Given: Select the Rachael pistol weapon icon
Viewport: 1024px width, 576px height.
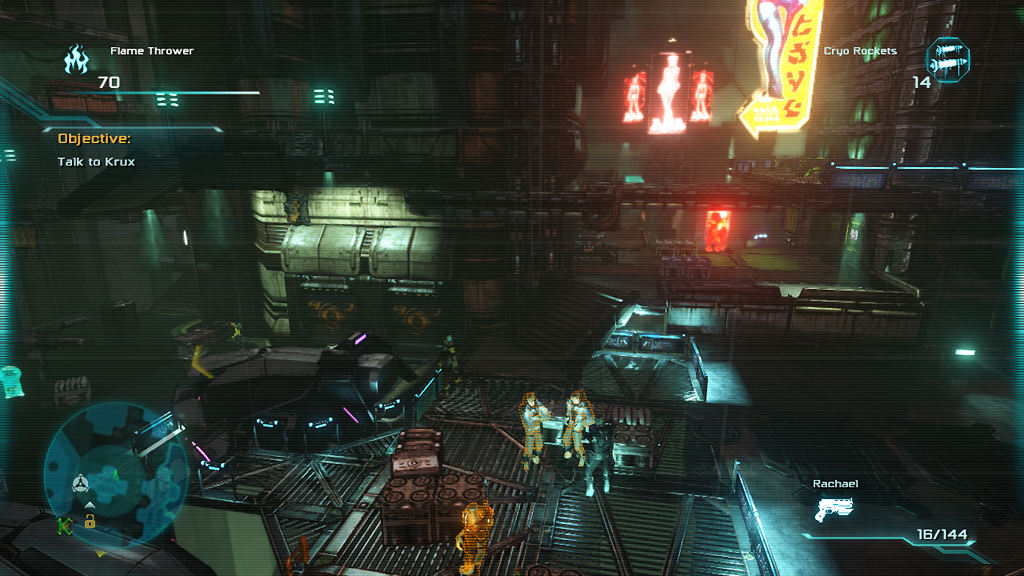Looking at the screenshot, I should (832, 509).
